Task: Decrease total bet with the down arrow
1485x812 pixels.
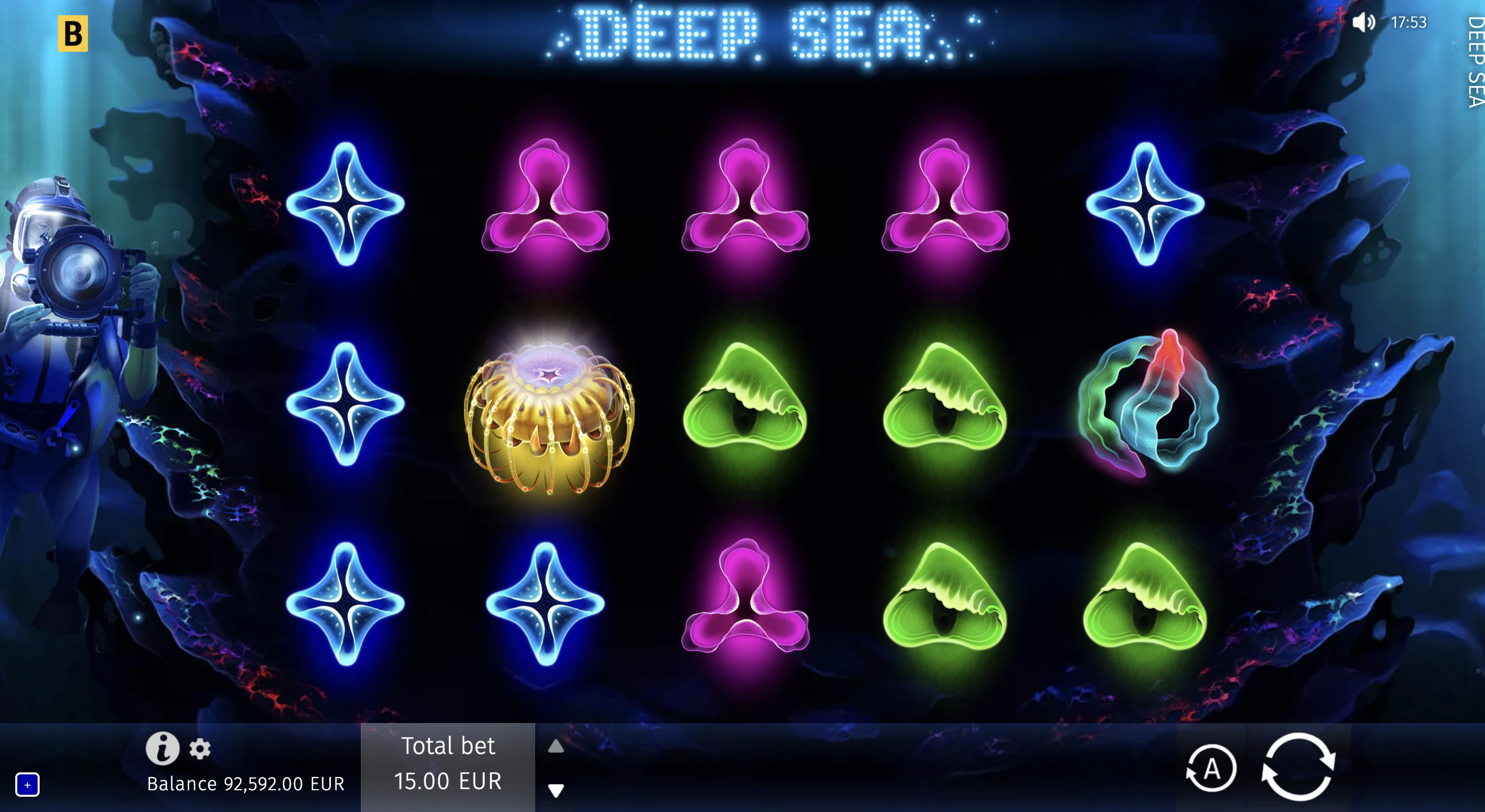Action: (555, 790)
